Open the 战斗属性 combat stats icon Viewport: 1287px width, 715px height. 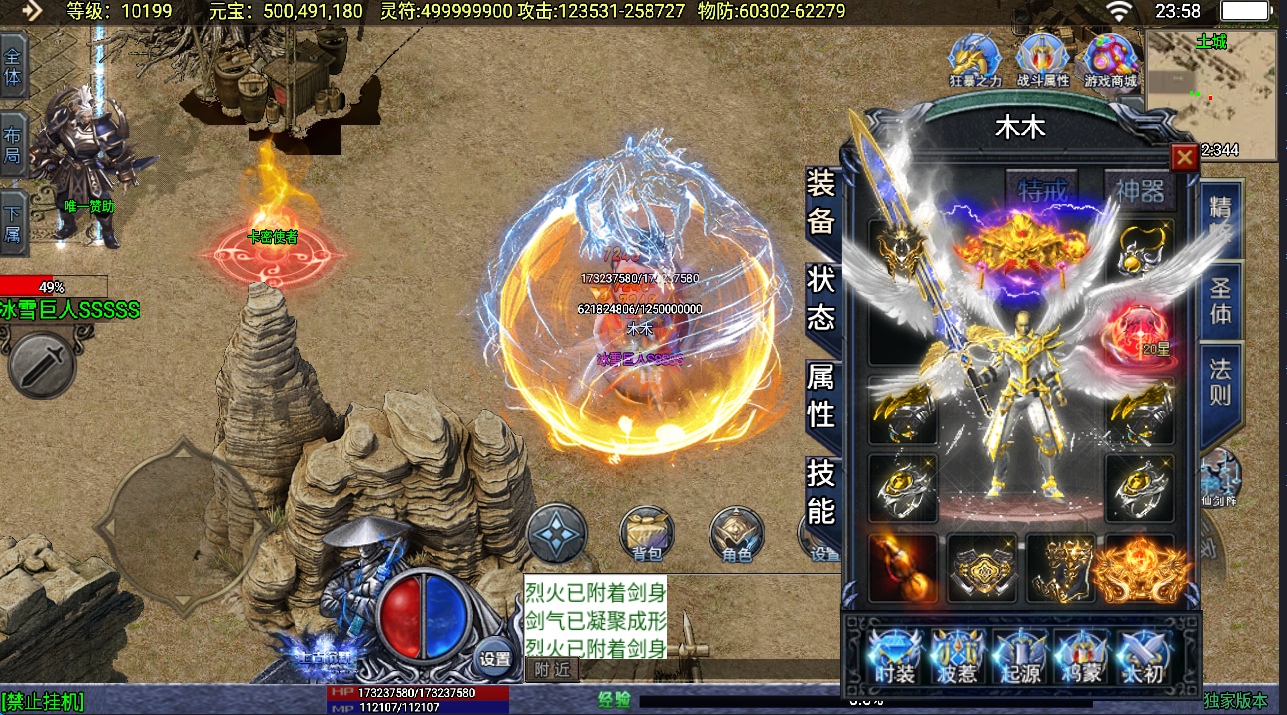coord(1043,62)
